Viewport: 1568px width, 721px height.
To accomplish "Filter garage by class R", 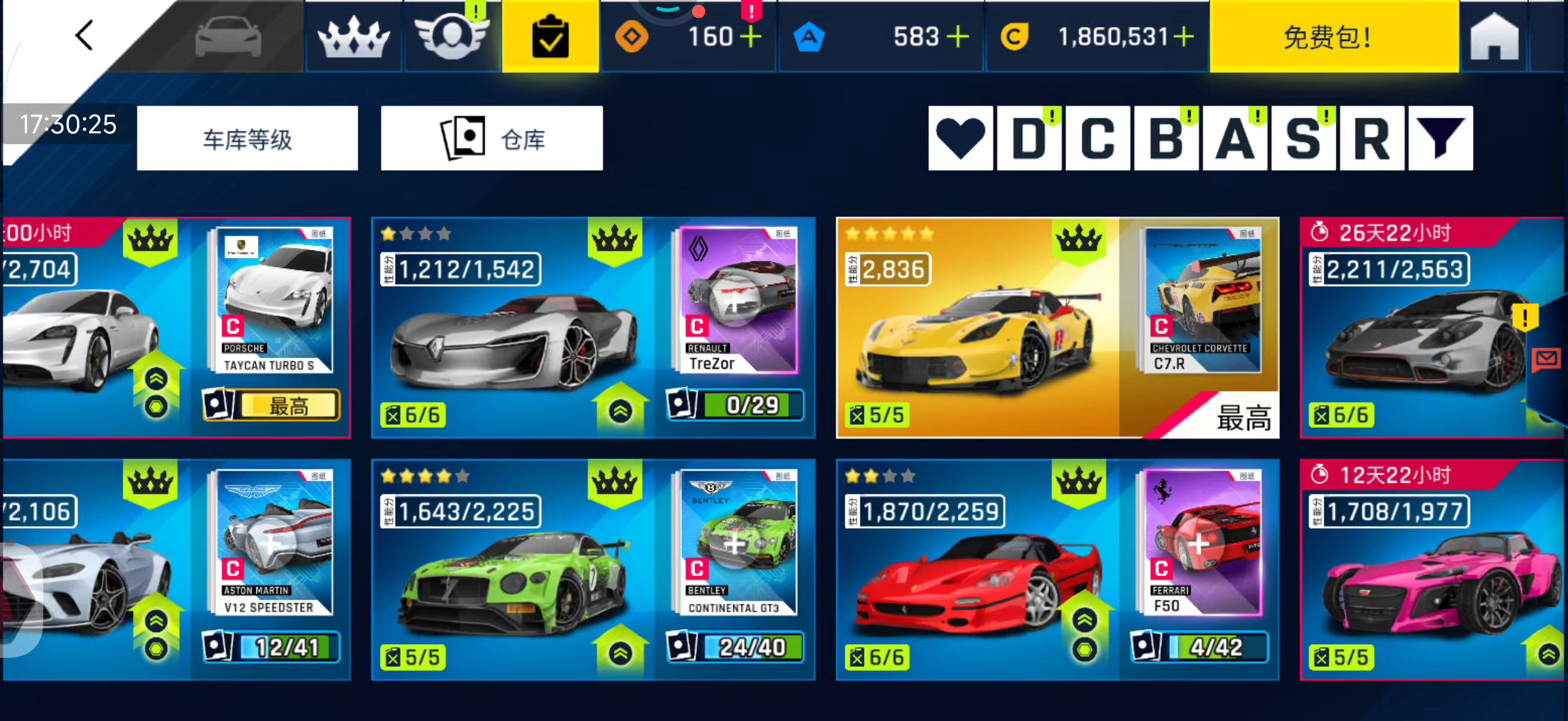I will click(1371, 139).
